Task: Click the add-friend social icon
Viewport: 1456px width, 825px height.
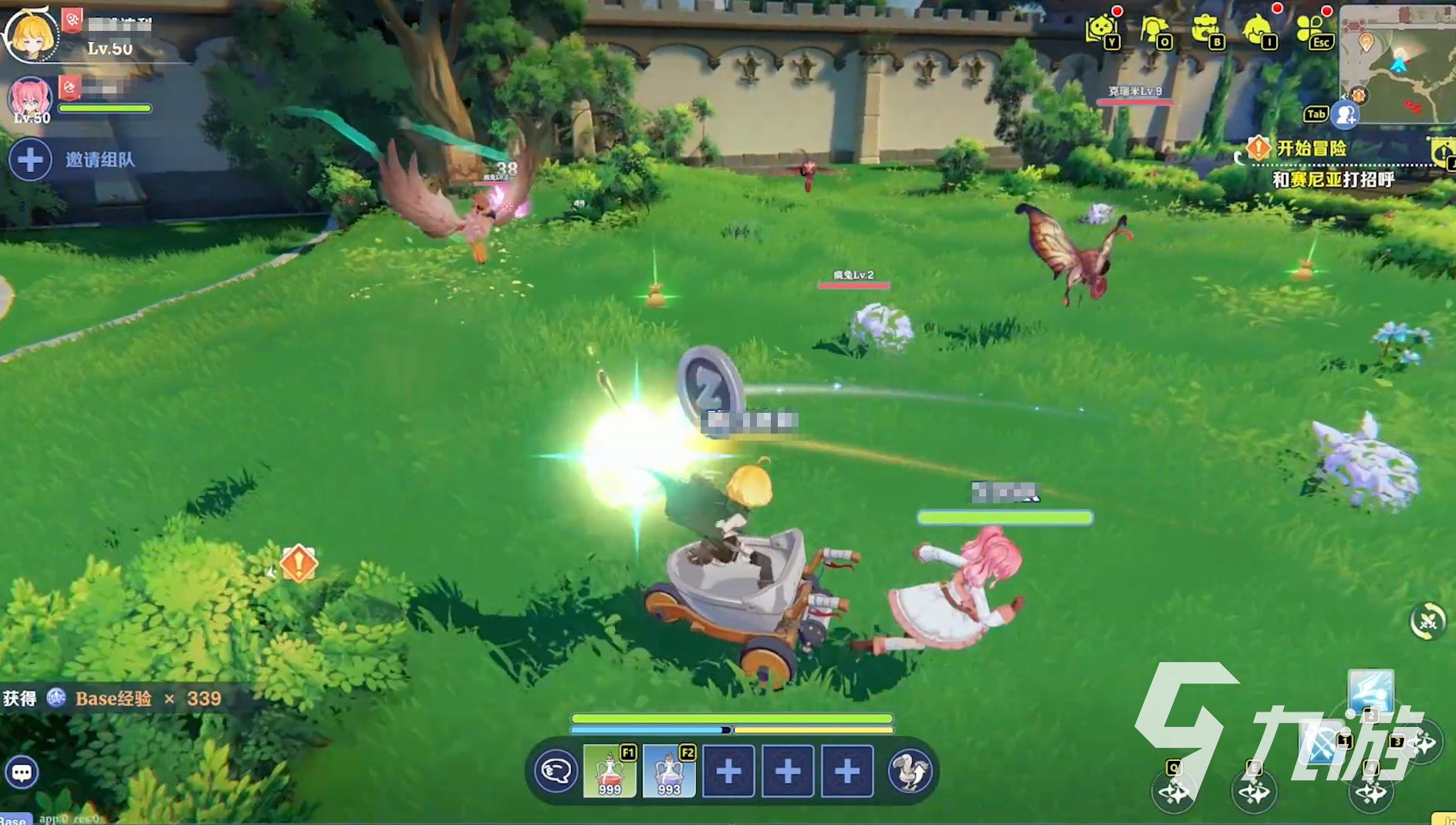Action: pyautogui.click(x=1346, y=115)
